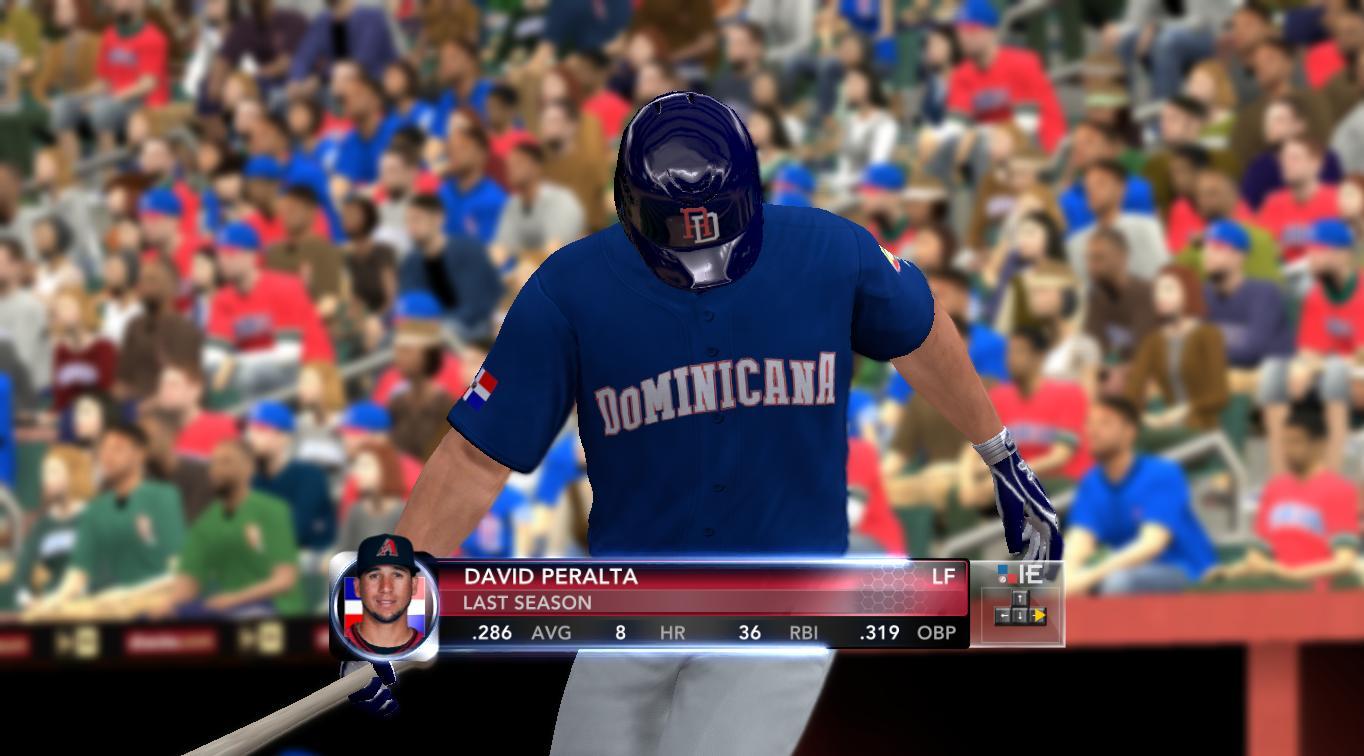Select the David Peralta name banner

550,577
